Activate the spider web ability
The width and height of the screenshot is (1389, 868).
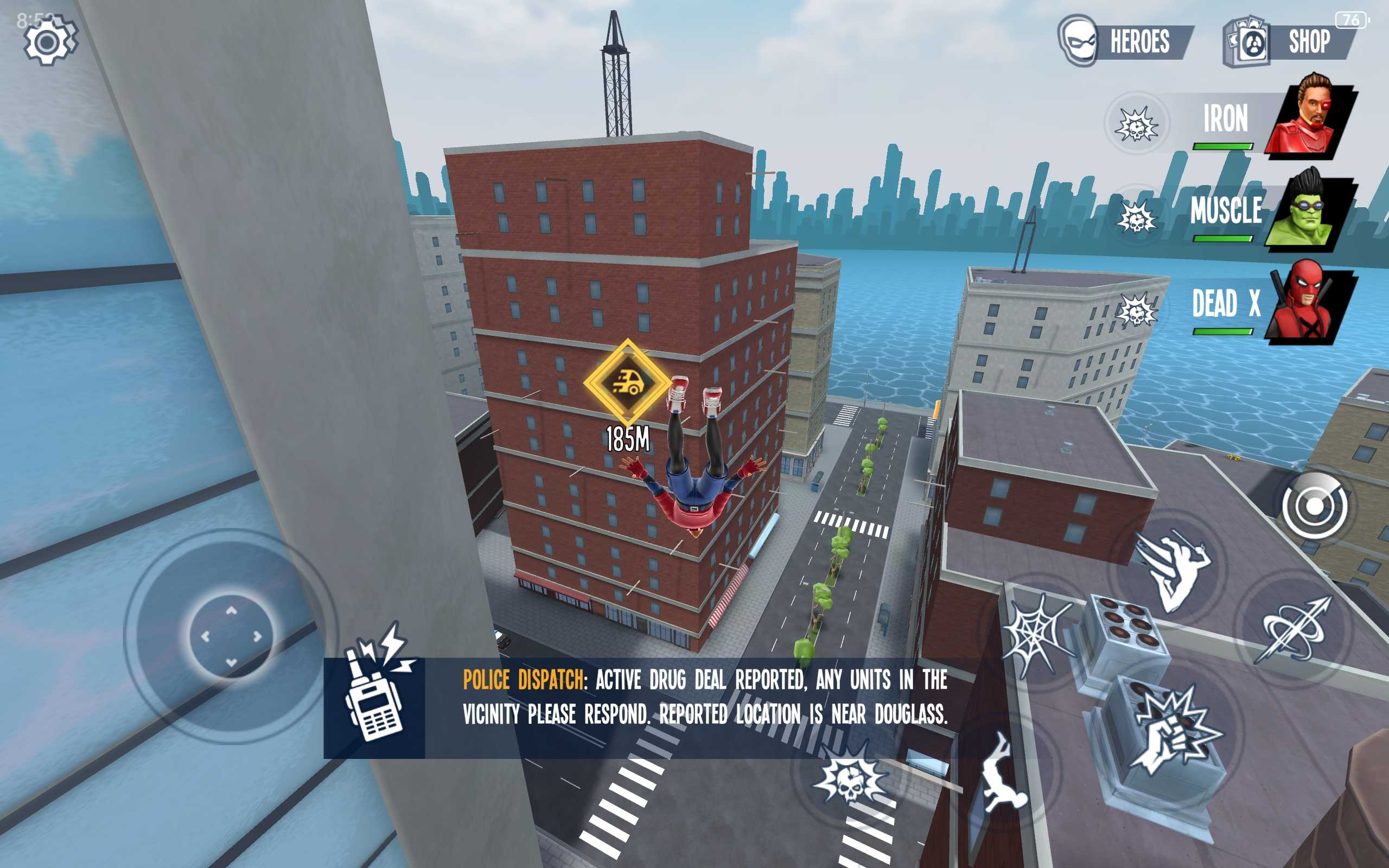click(x=1038, y=634)
